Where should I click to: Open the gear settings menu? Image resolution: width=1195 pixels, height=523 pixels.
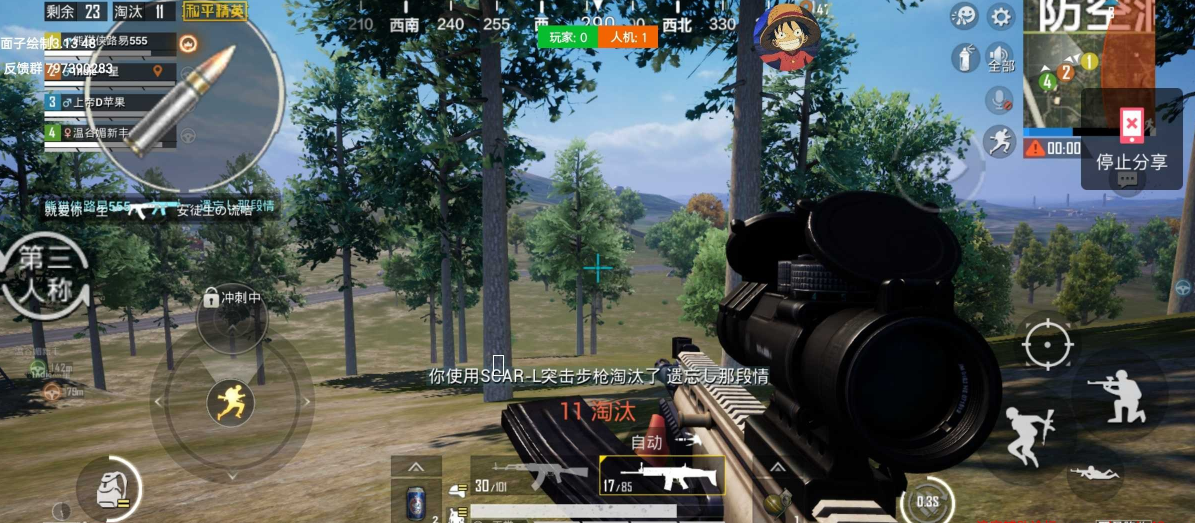[x=1000, y=17]
